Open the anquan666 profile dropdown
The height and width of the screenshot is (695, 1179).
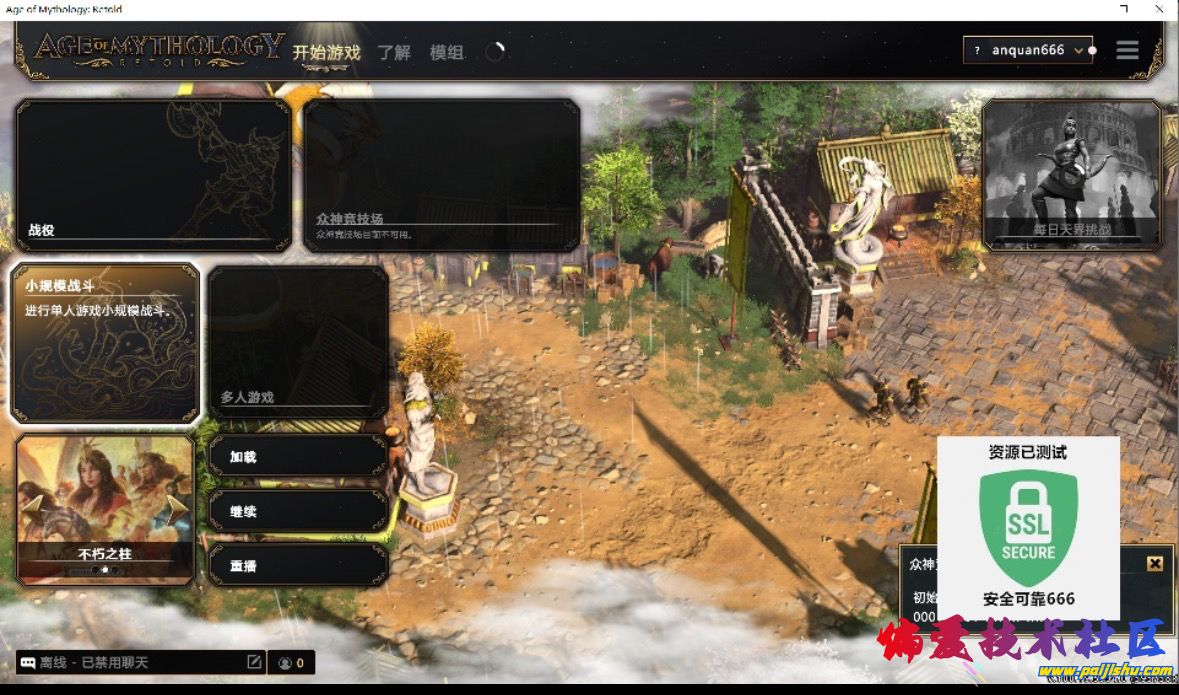pos(1027,50)
